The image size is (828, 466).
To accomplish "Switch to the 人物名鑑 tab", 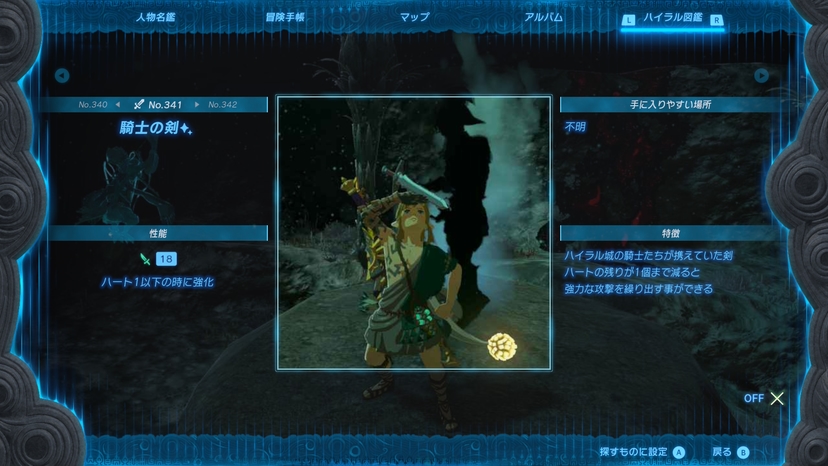I will tap(159, 18).
